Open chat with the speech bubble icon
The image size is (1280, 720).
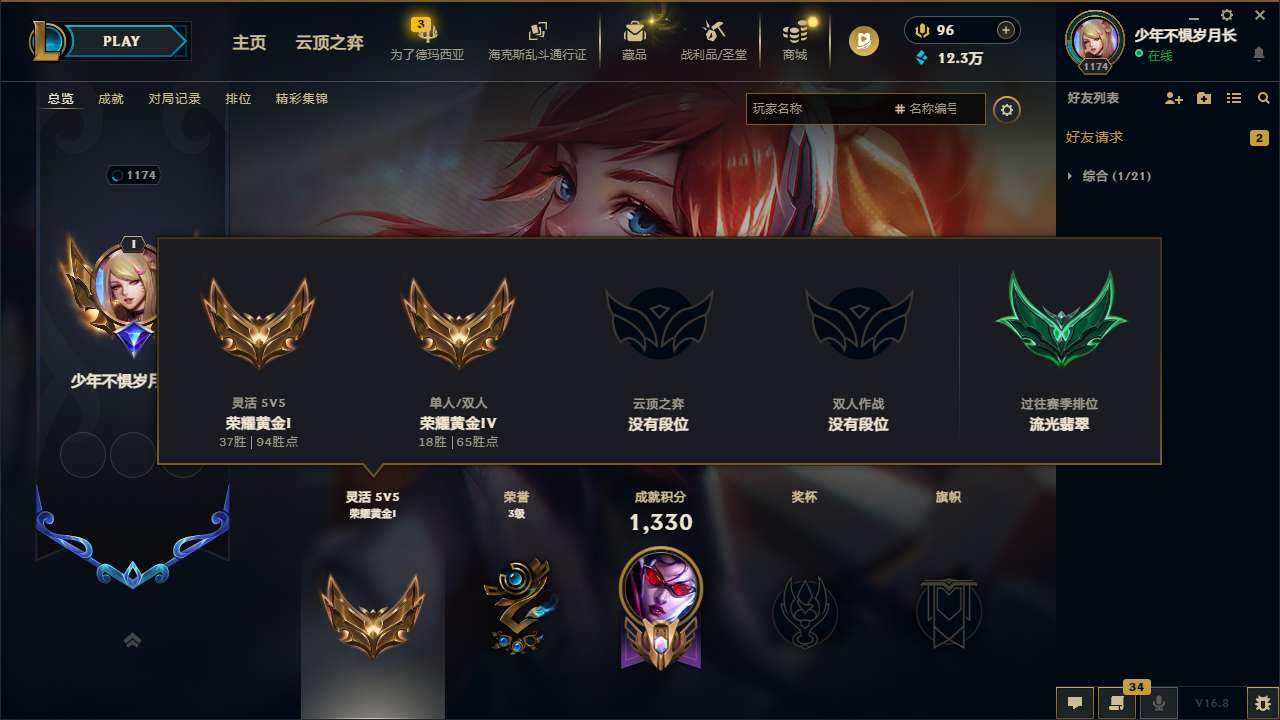coord(1075,702)
